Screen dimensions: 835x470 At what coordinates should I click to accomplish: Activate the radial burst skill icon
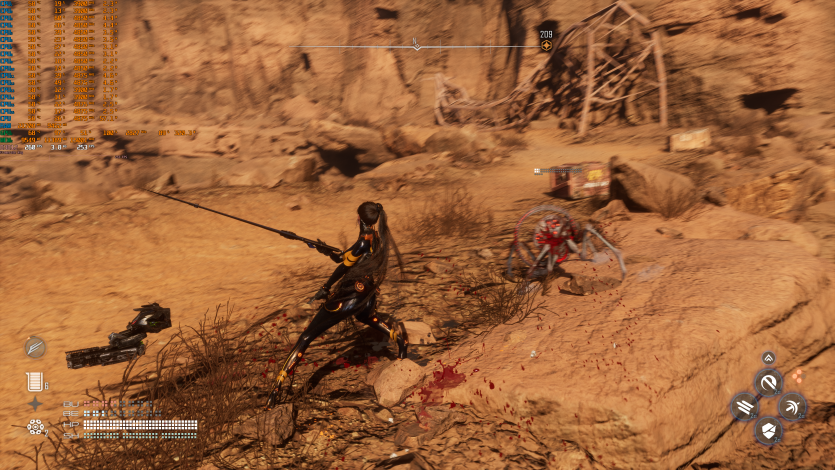[x=792, y=406]
